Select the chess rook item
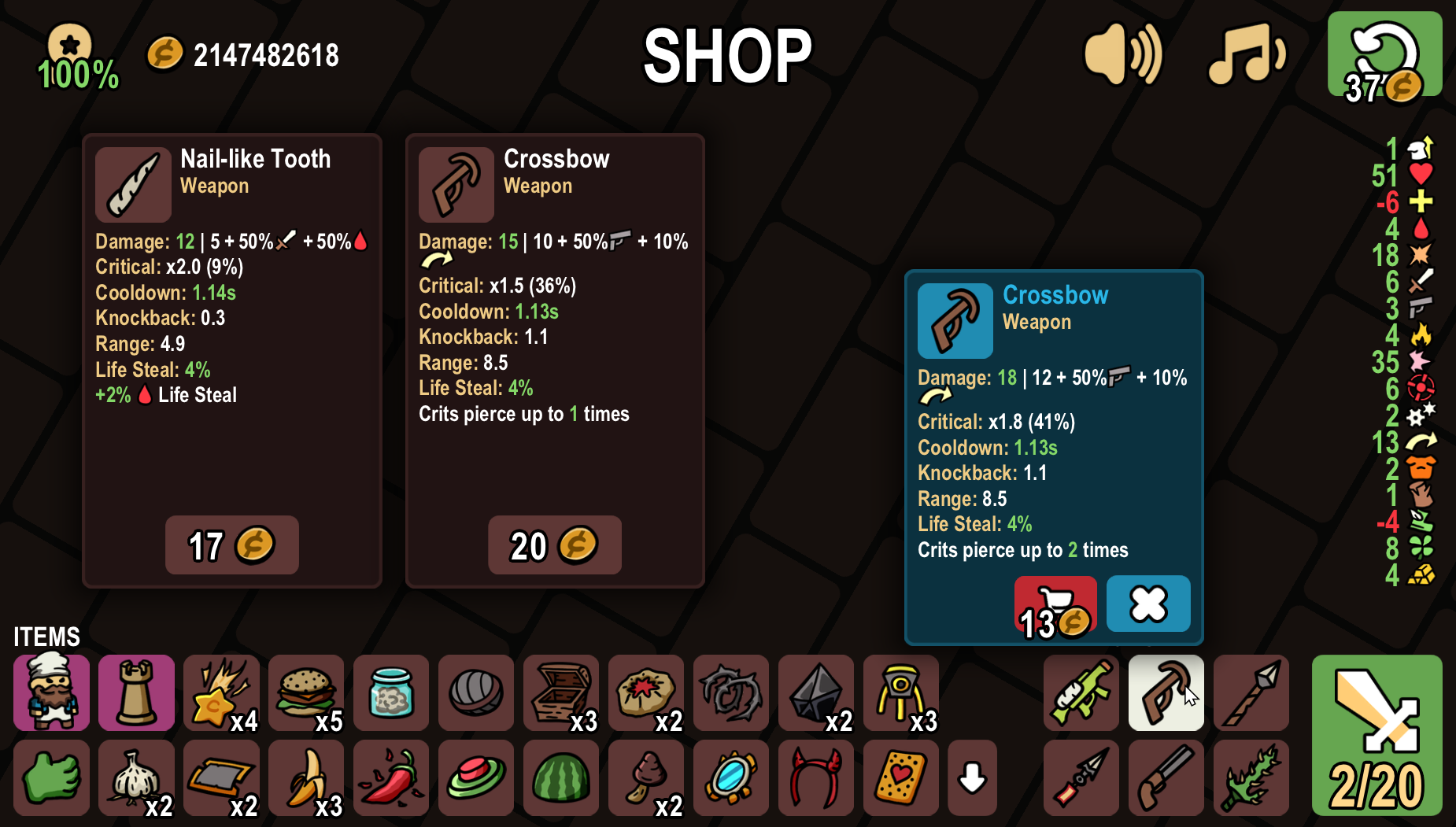 point(136,692)
